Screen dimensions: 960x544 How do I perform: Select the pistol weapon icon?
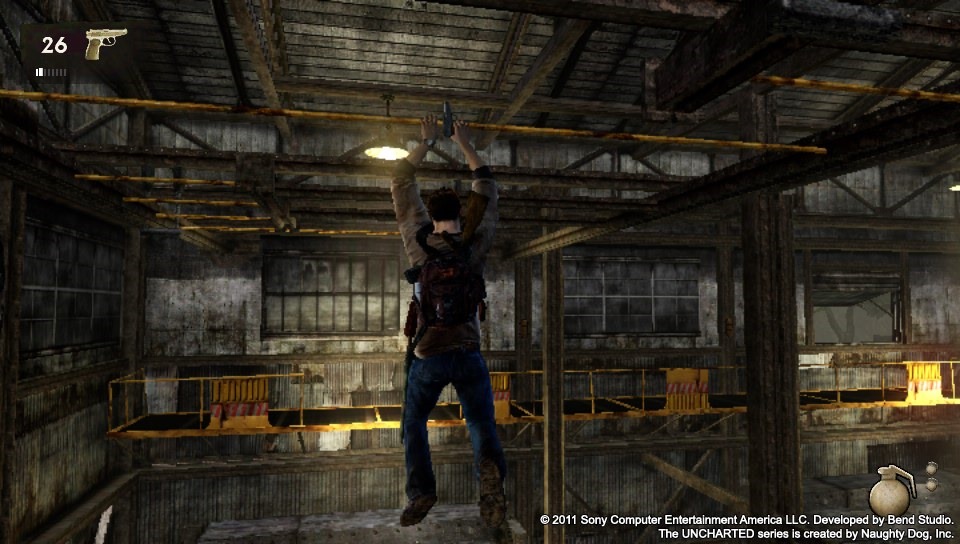pyautogui.click(x=105, y=43)
